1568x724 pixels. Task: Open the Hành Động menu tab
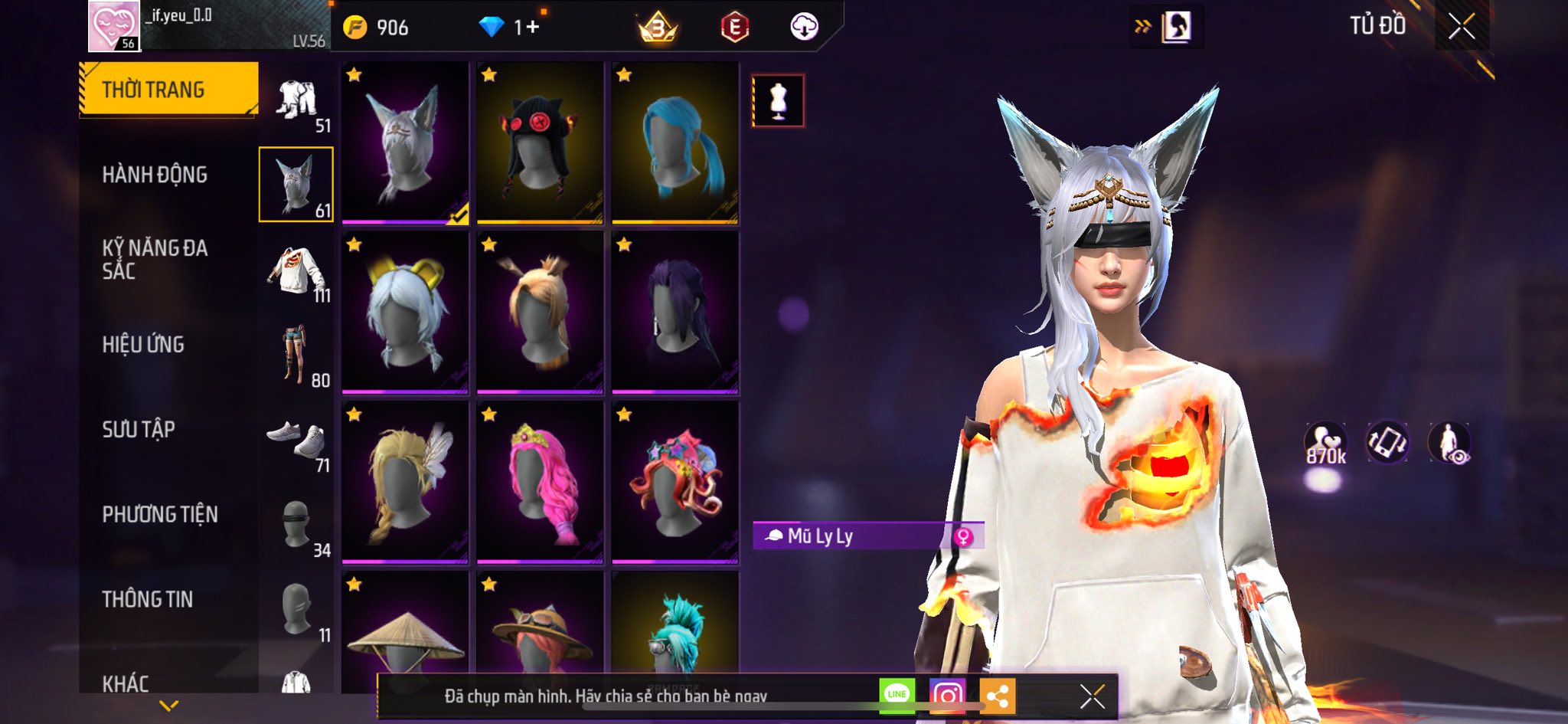tap(155, 175)
